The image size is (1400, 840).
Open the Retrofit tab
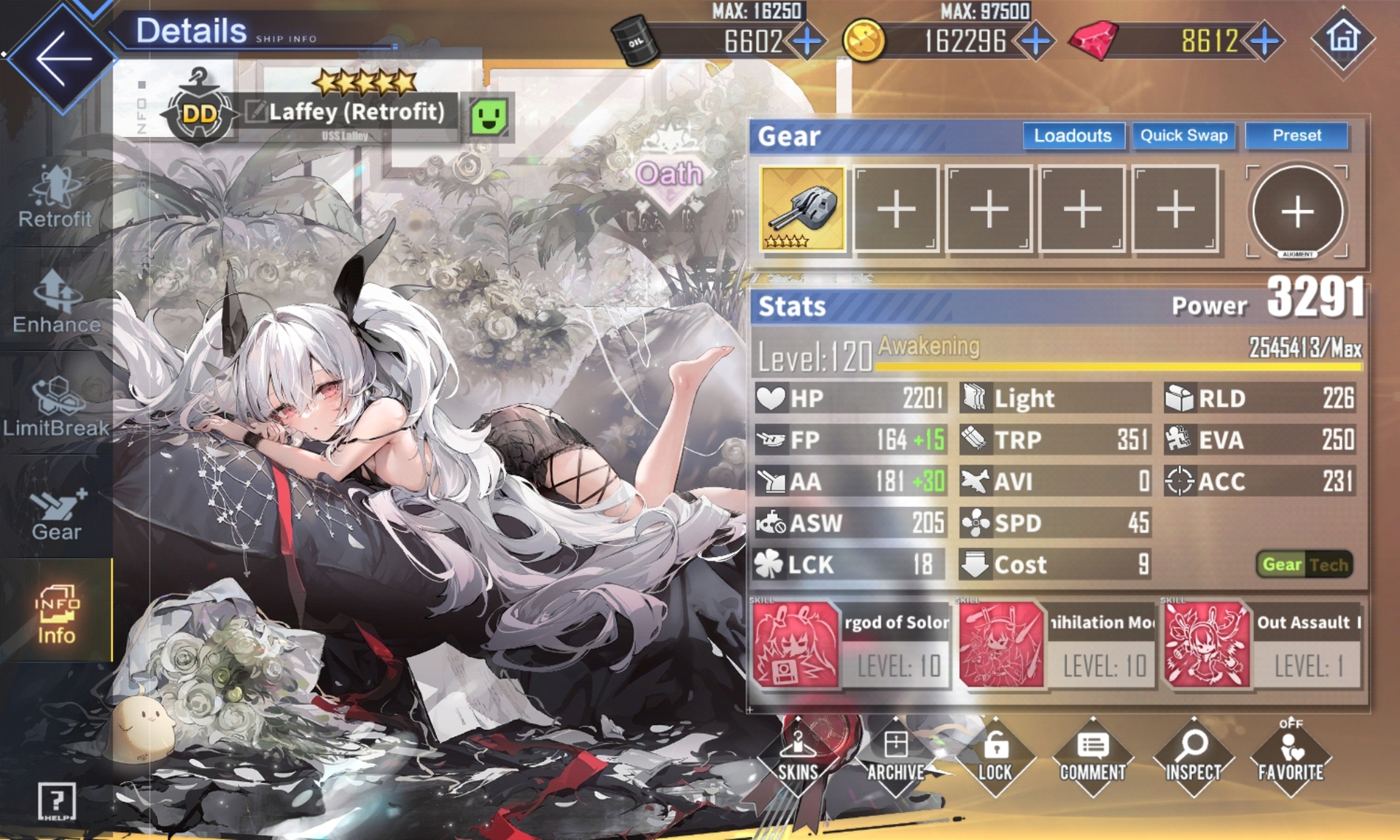[55, 197]
